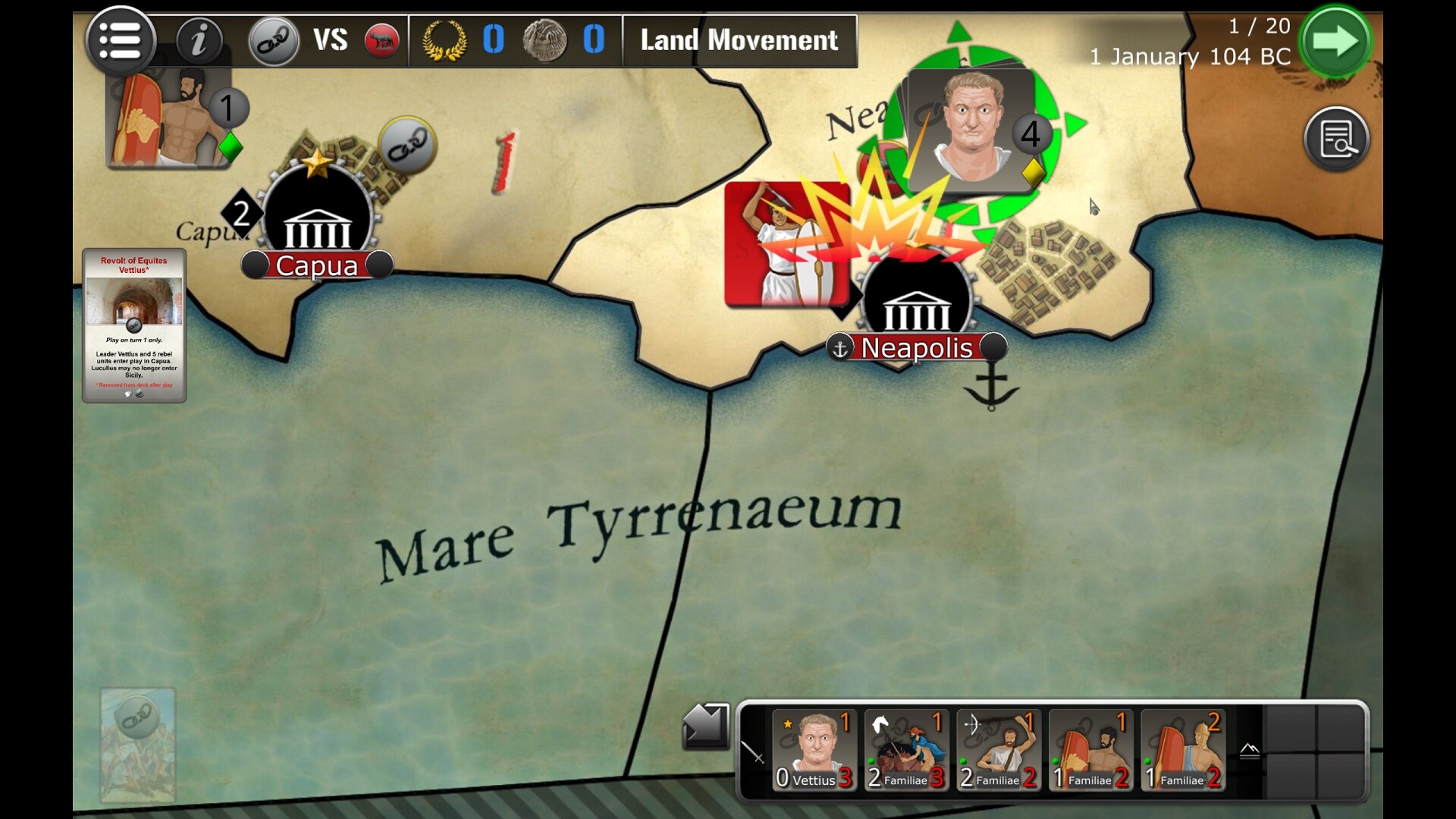Viewport: 1456px width, 819px height.
Task: Collapse the unit tray with the dark arrow icon
Action: pyautogui.click(x=705, y=726)
